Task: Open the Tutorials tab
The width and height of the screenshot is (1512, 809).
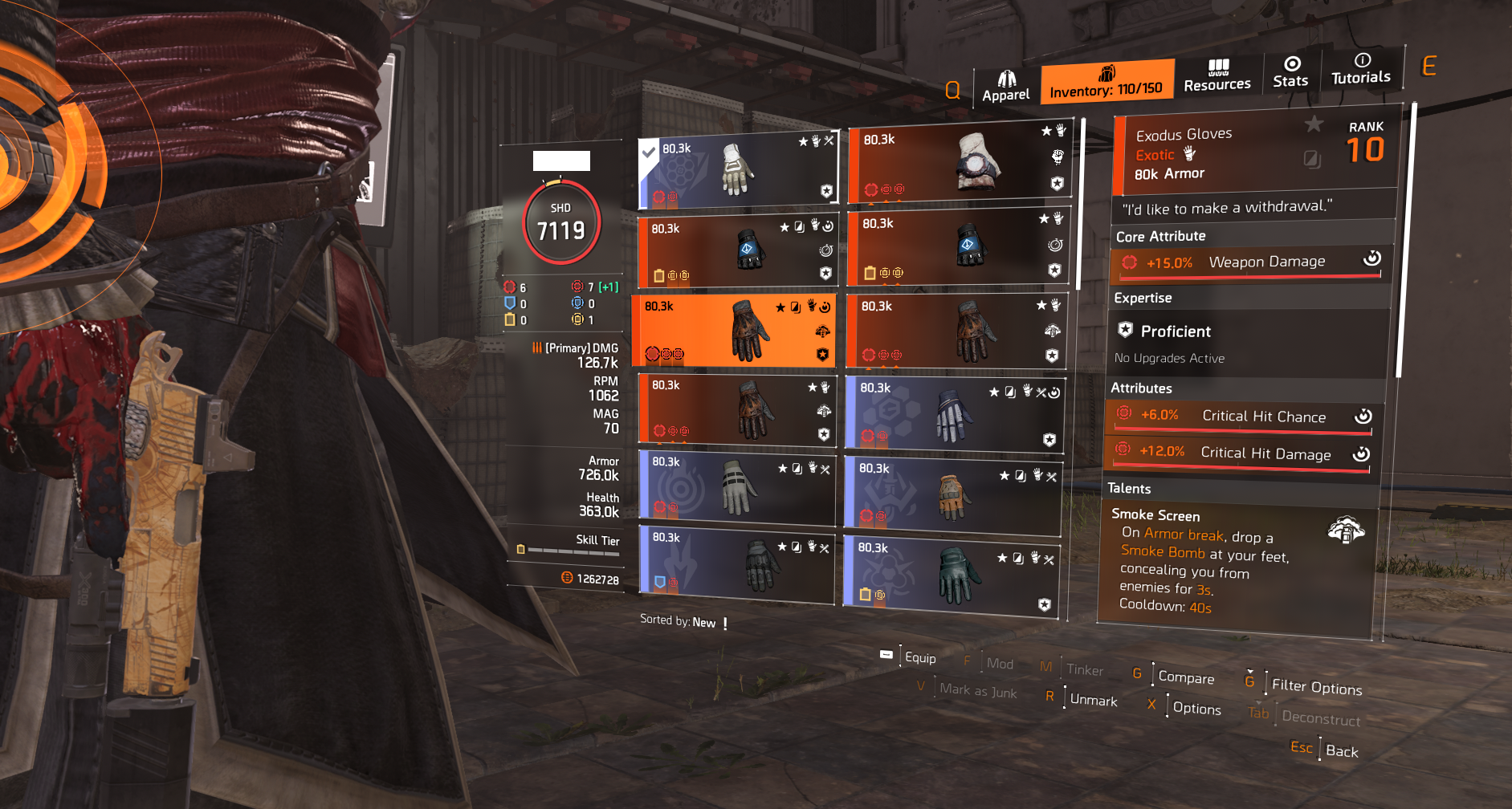Action: [1361, 70]
